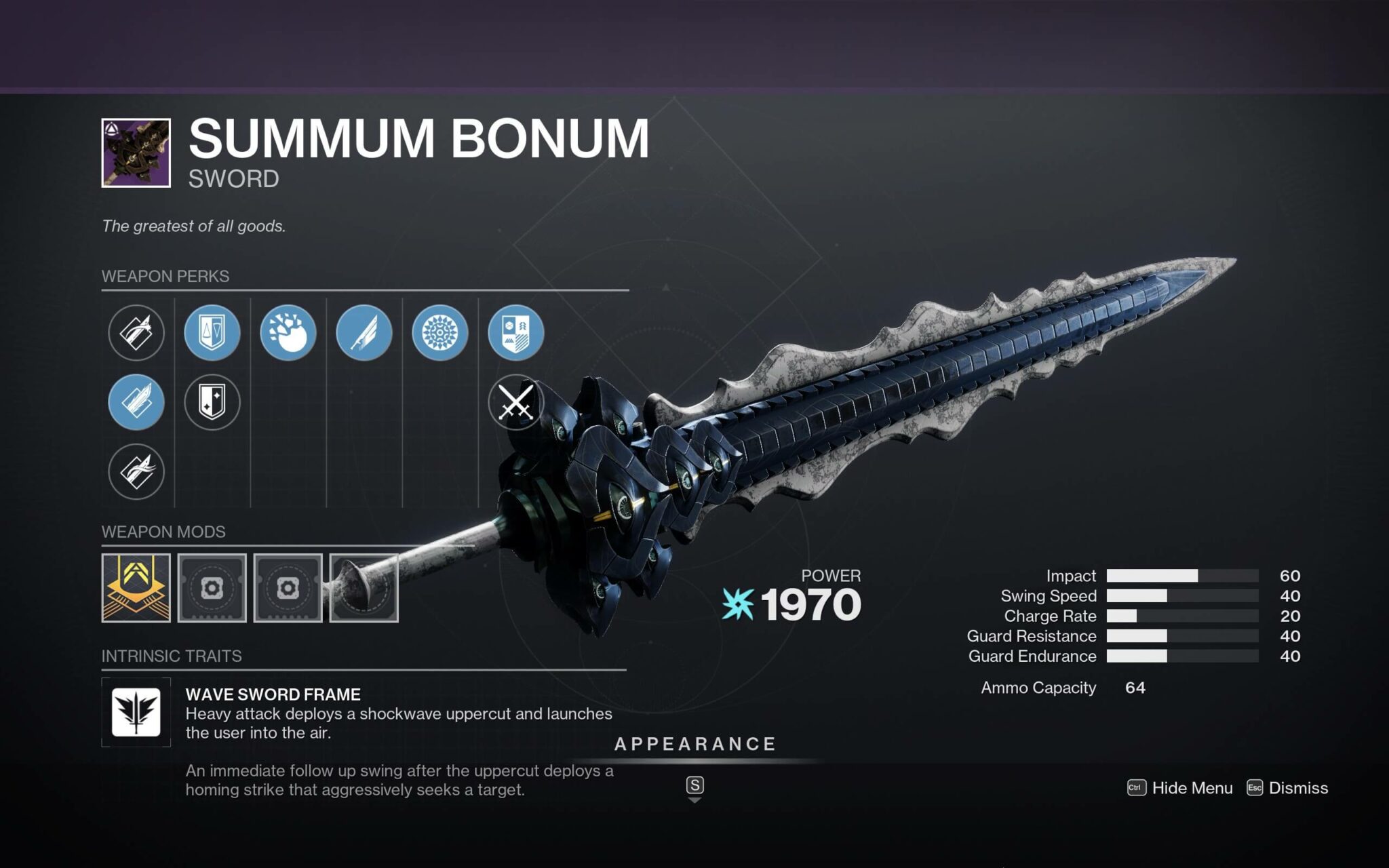Open the gear icon in the second mod socket

[x=212, y=587]
